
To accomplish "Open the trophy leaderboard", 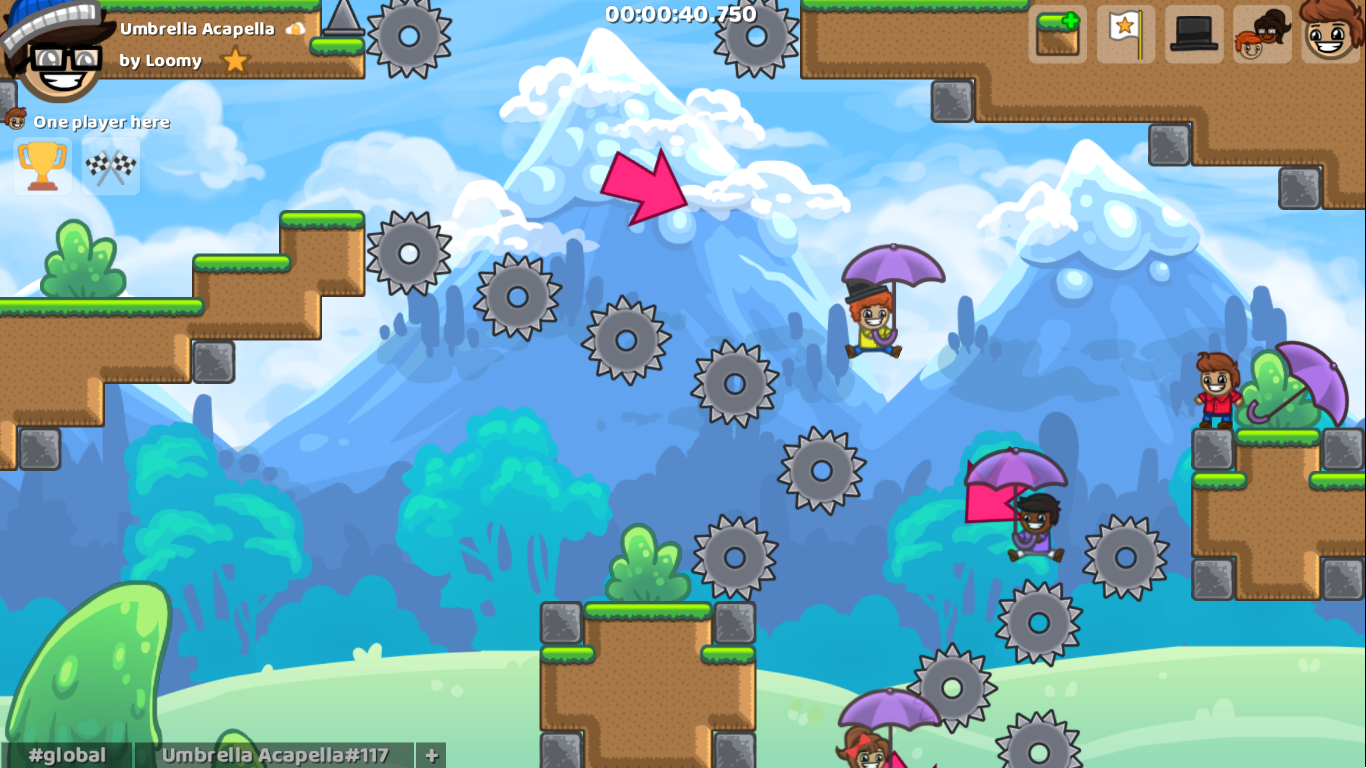I will [42, 166].
